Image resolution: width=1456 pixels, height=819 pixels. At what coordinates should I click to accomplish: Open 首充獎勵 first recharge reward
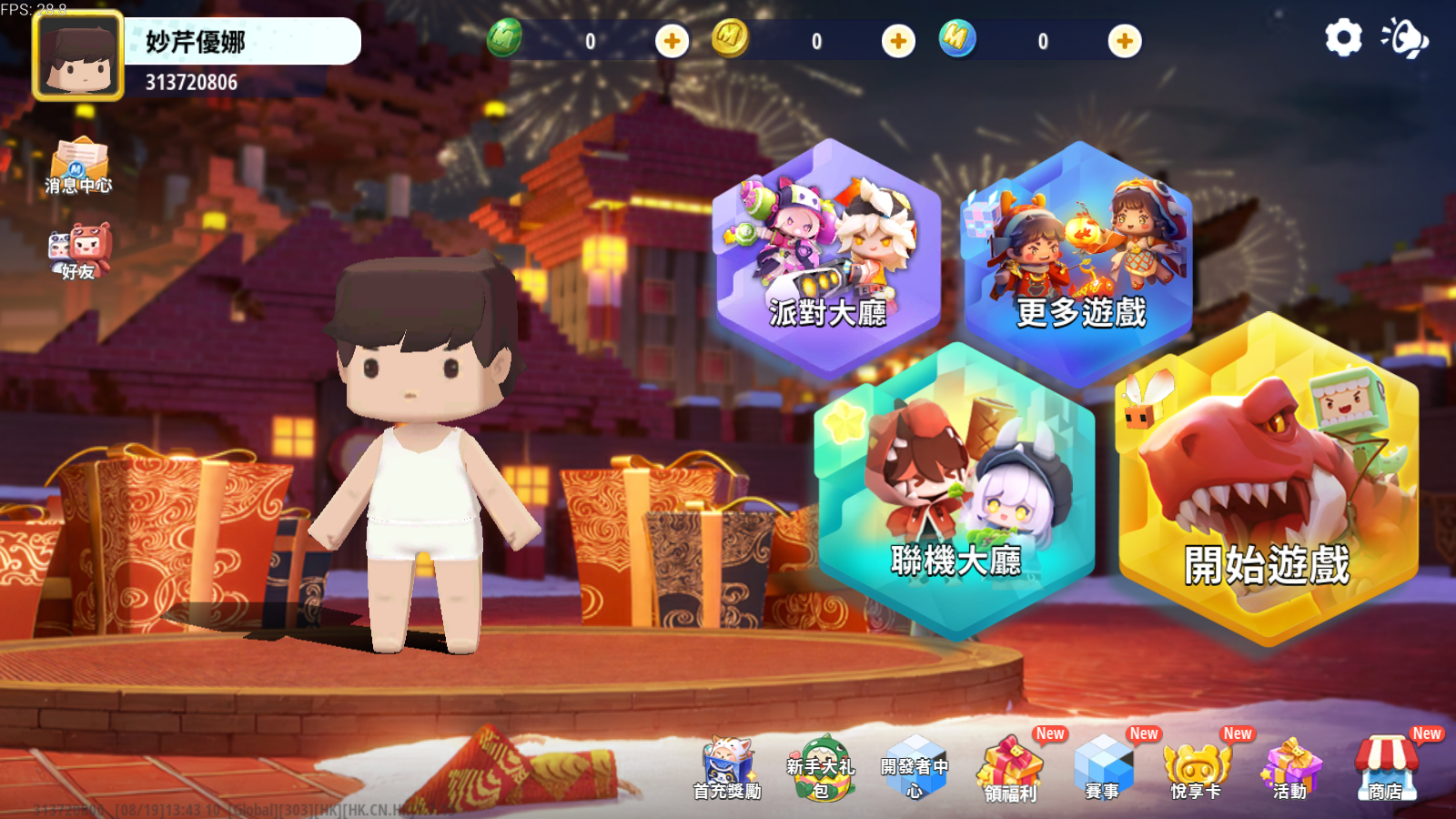[x=727, y=769]
